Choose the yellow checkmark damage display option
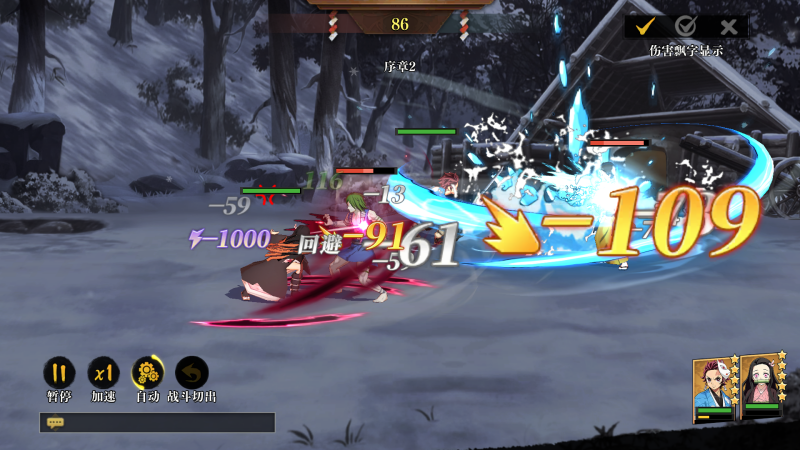 click(645, 27)
